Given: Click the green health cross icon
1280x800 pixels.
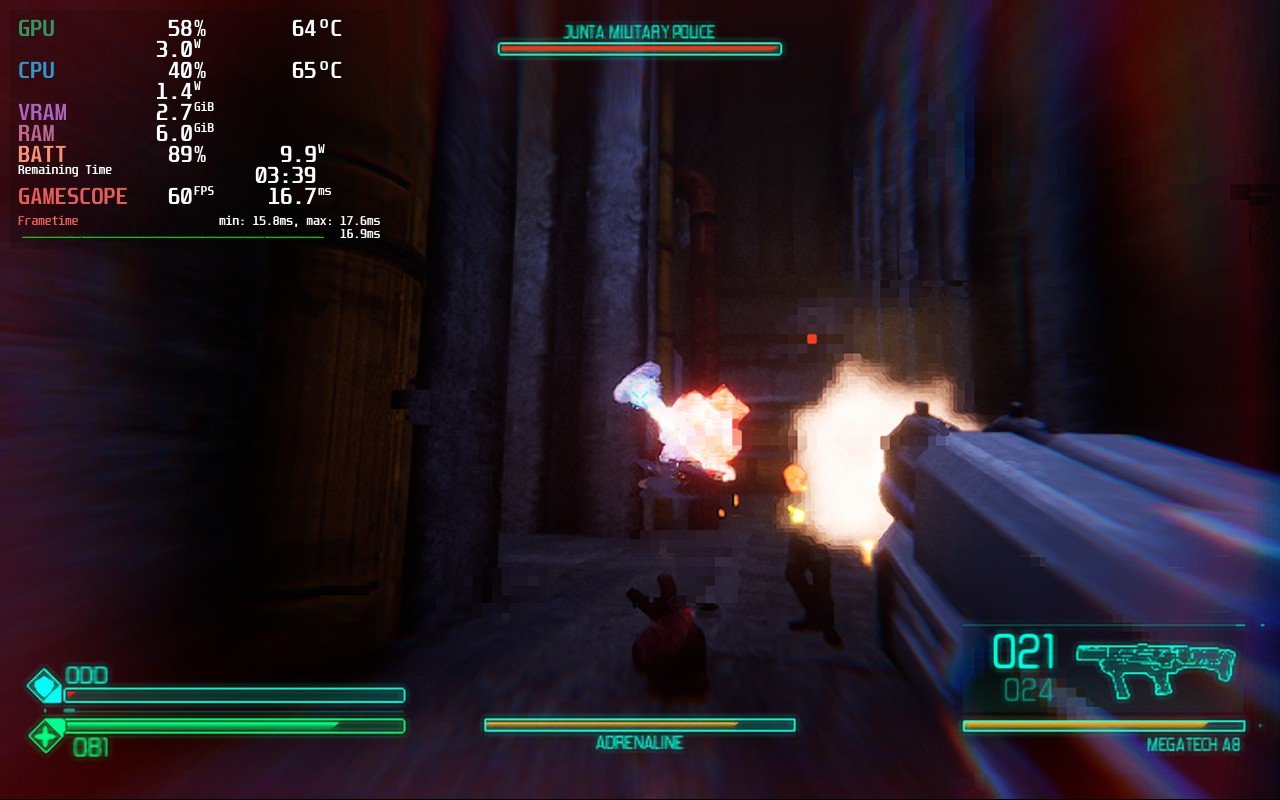Looking at the screenshot, I should pos(45,737).
